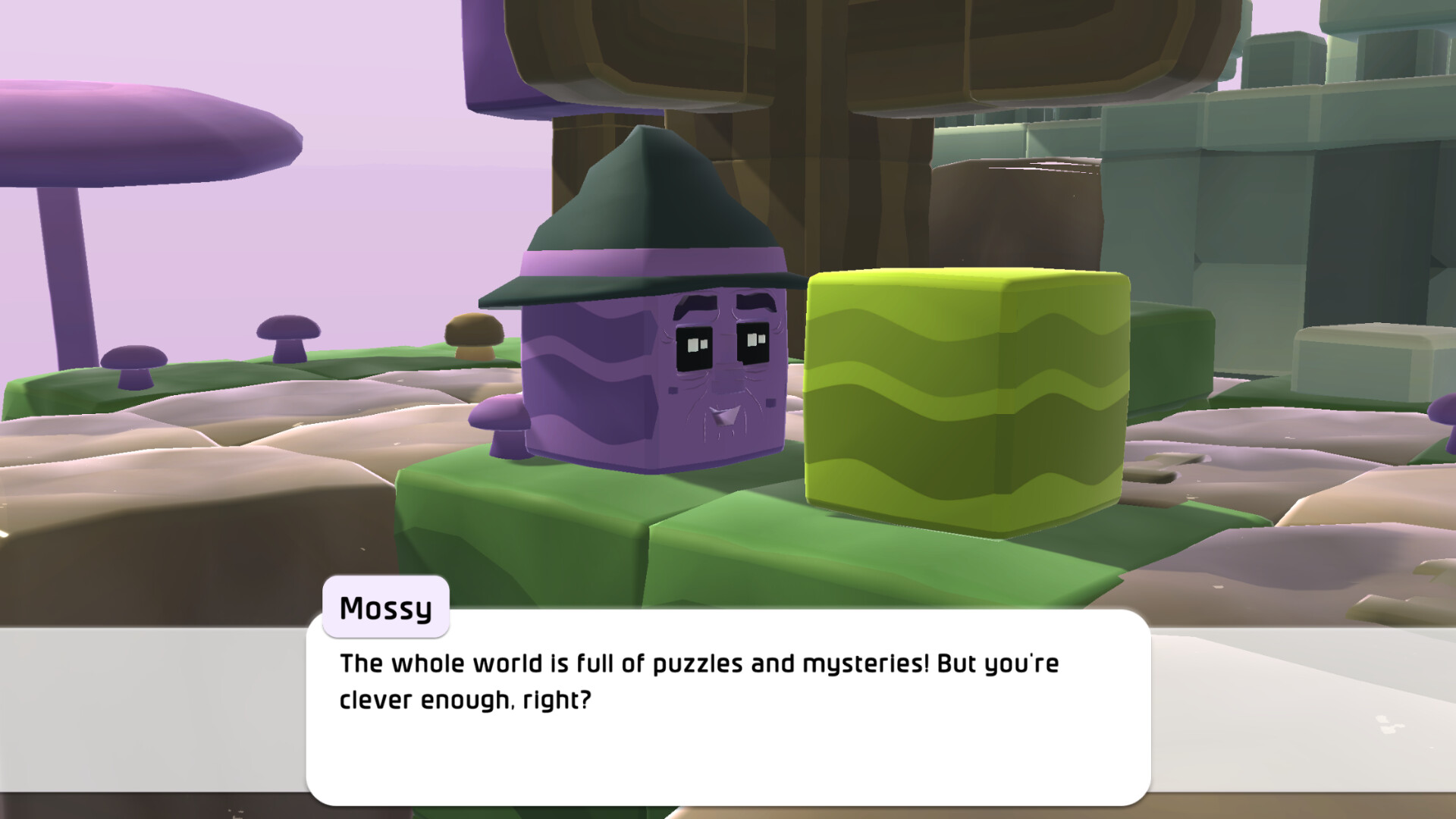
Task: Select the Mossy name label
Action: [385, 605]
